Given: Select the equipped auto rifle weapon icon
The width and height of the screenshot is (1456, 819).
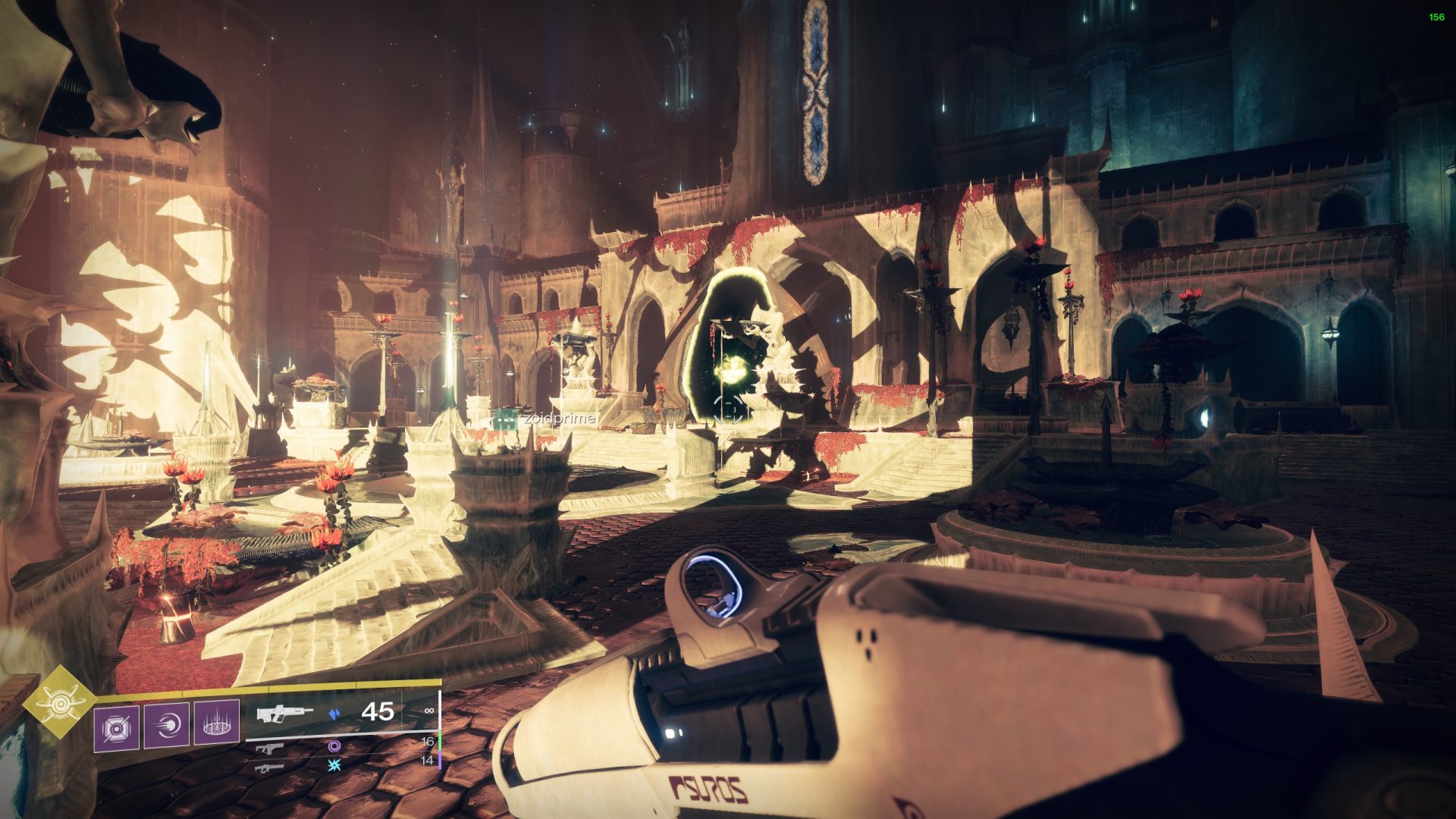Looking at the screenshot, I should (x=284, y=713).
